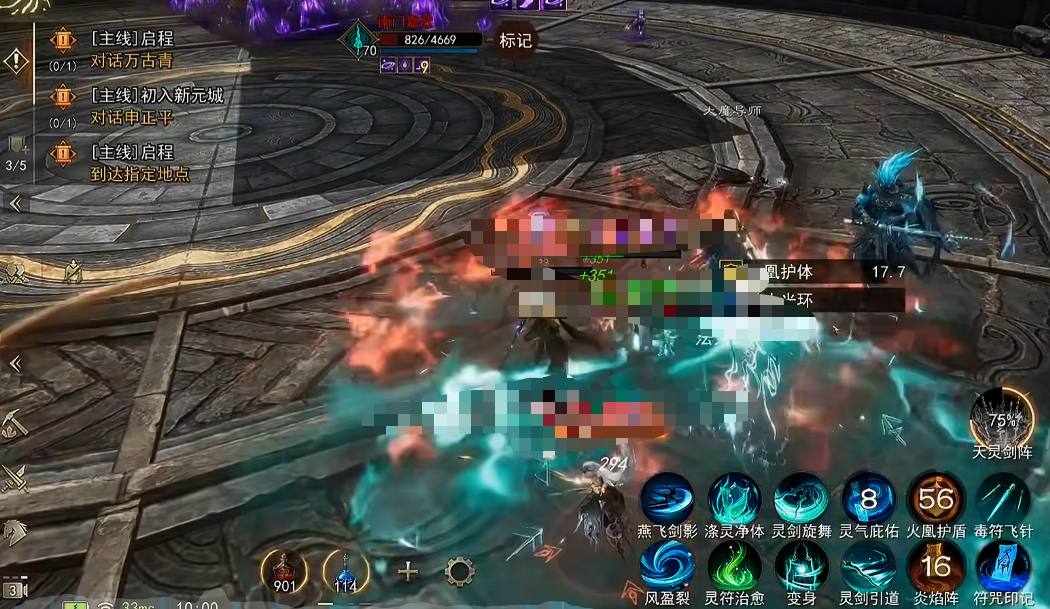This screenshot has height=609, width=1050.
Task: Activate the 风盈裂 vortex skill
Action: tap(667, 566)
